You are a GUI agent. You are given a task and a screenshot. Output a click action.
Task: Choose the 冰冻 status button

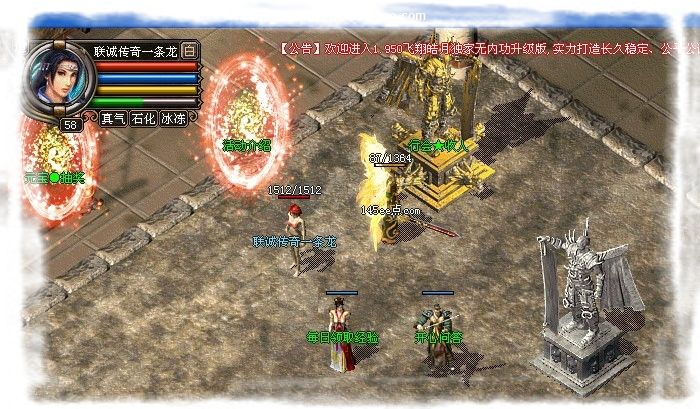point(173,118)
